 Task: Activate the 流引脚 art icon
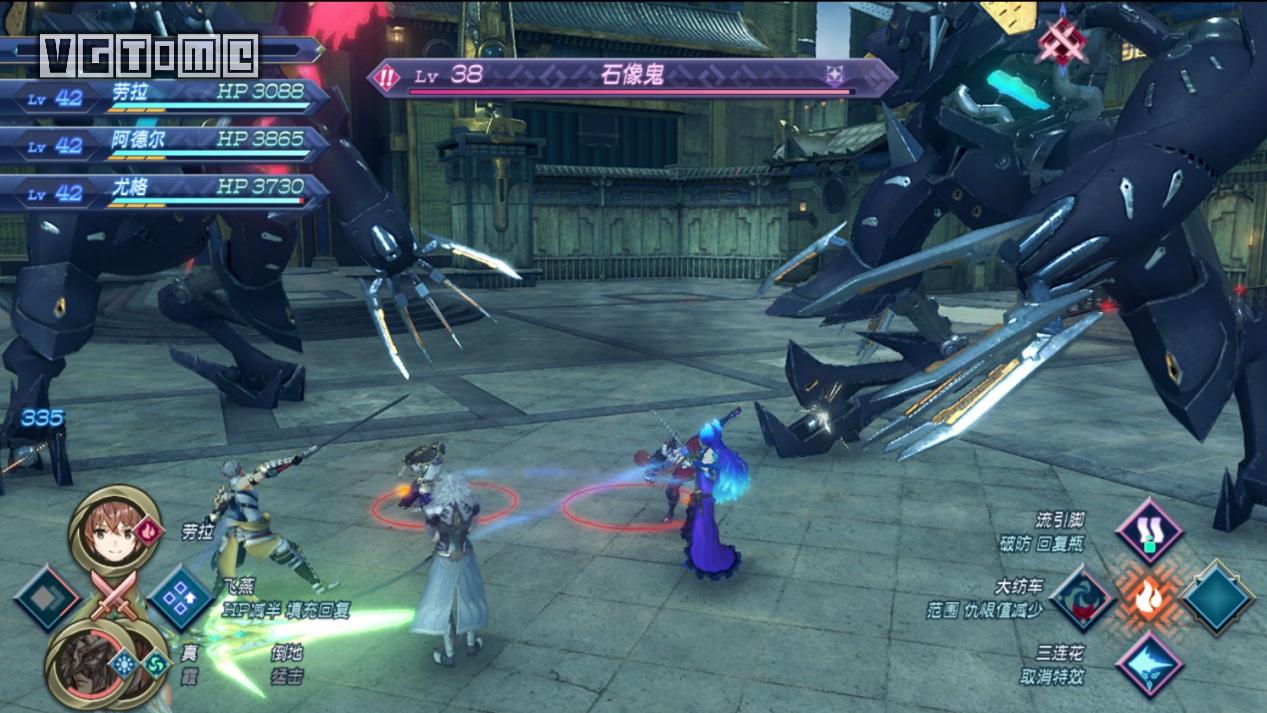pos(1149,531)
